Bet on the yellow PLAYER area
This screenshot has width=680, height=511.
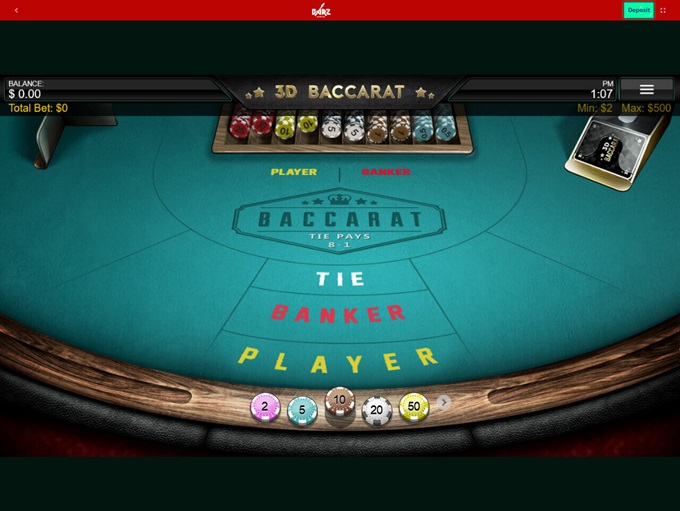pyautogui.click(x=338, y=357)
